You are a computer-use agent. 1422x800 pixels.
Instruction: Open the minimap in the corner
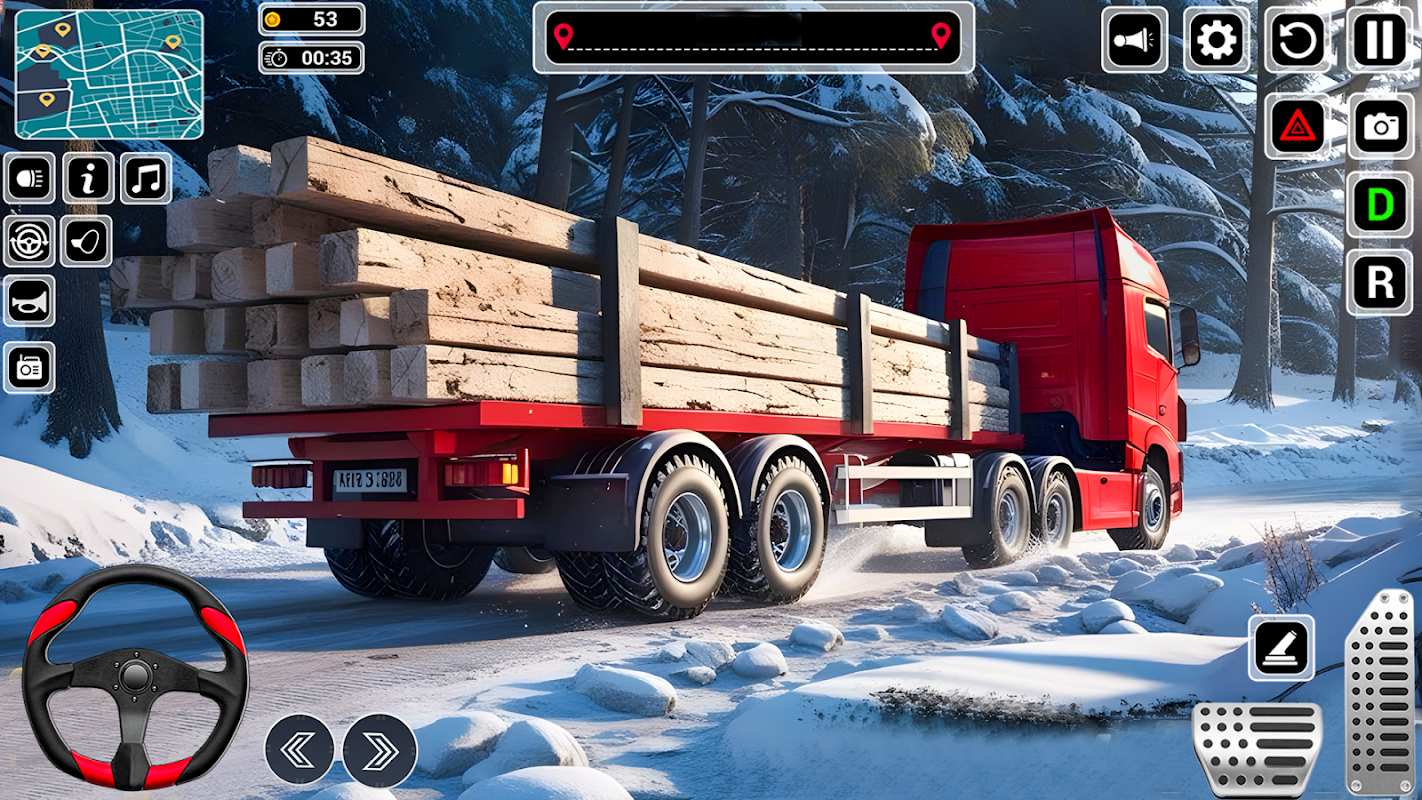[x=108, y=74]
